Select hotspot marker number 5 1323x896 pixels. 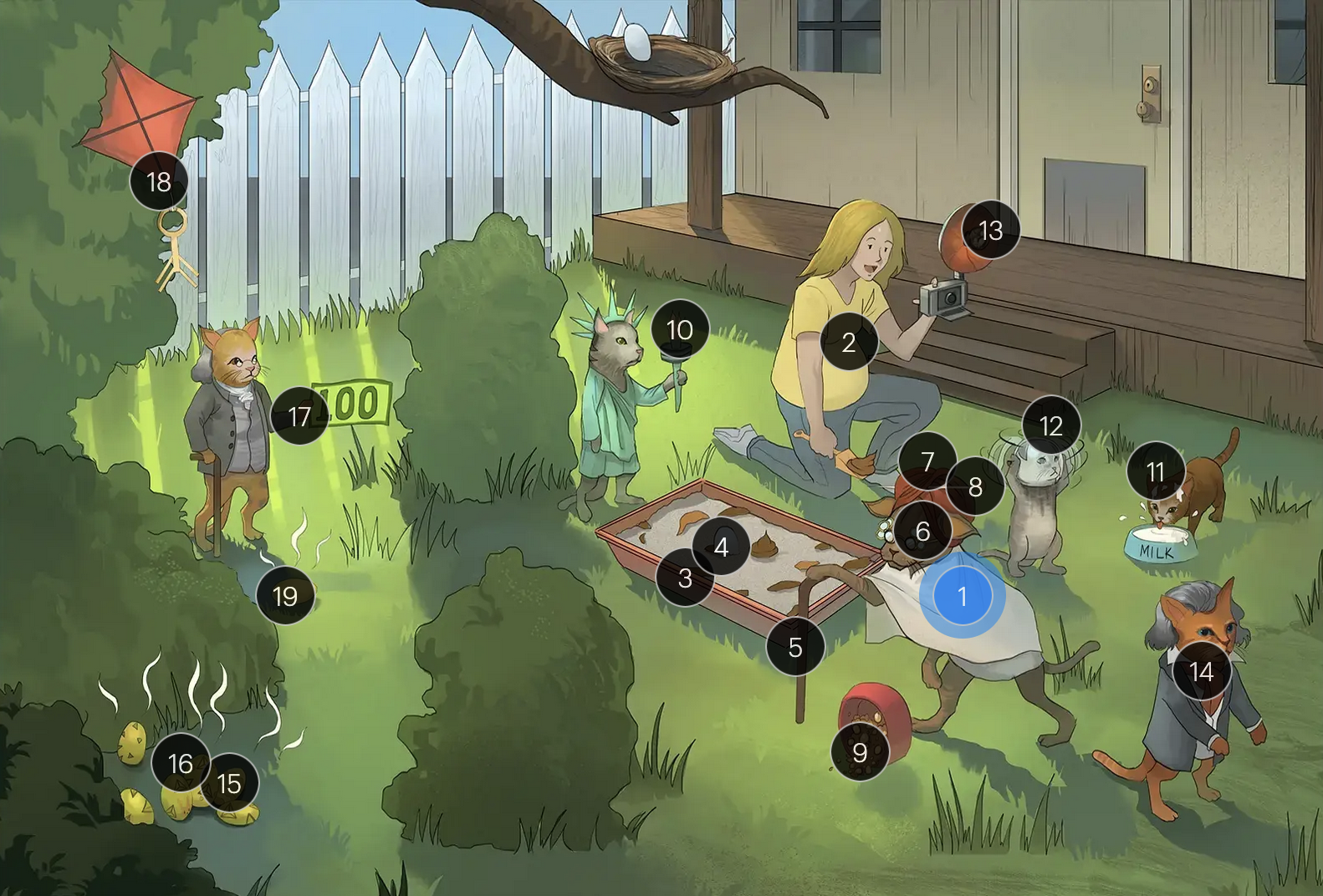pos(795,647)
